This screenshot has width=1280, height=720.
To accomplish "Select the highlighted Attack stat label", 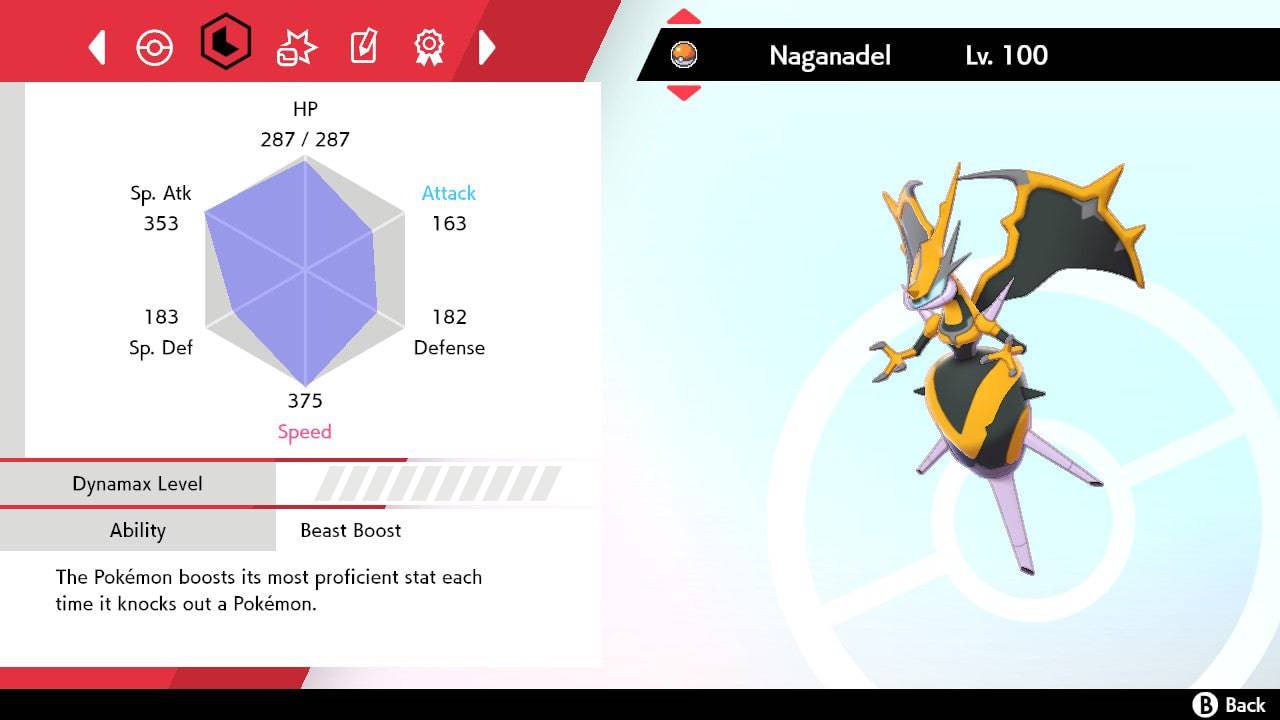I will point(448,193).
